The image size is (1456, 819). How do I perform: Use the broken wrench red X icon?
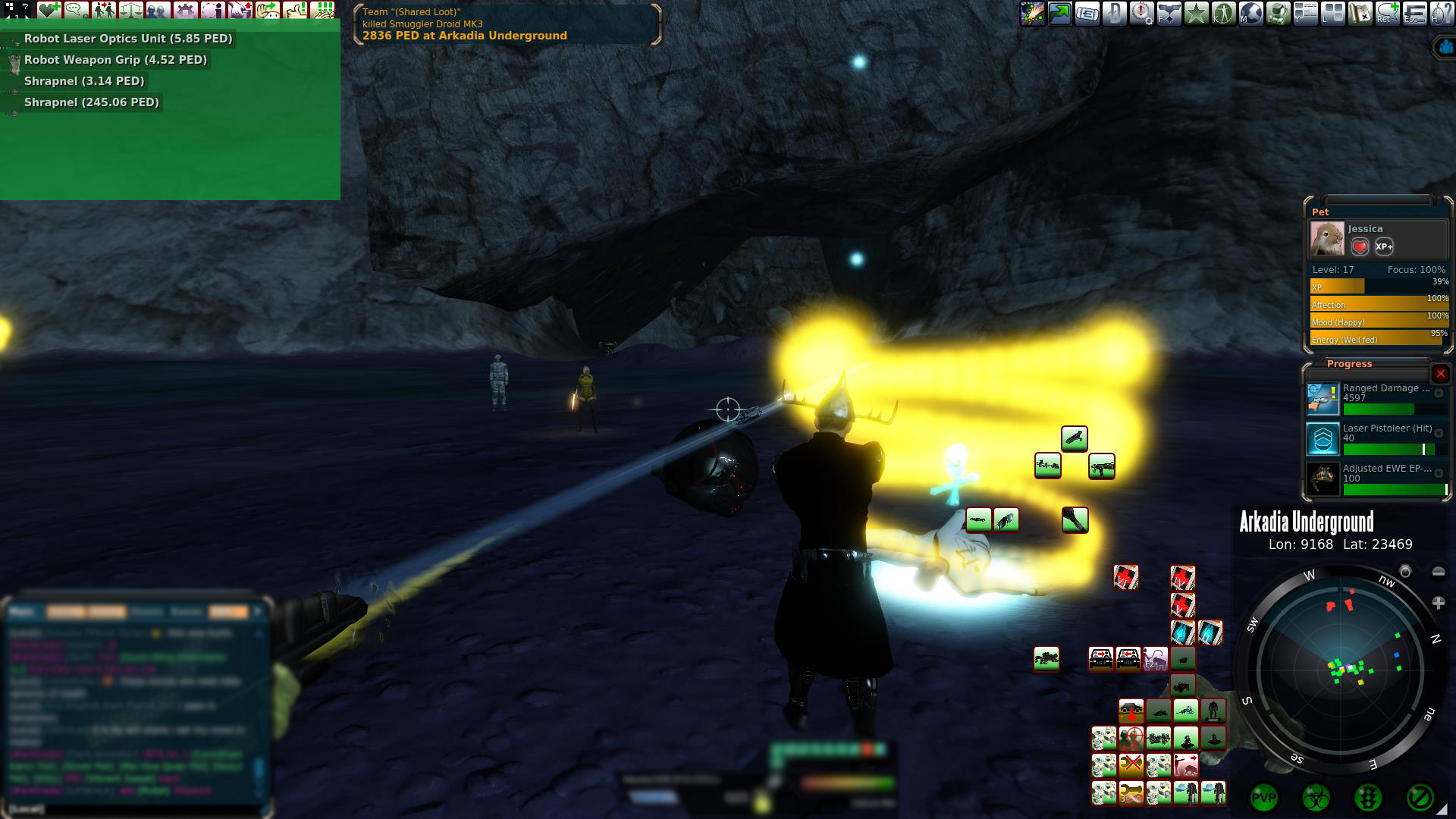click(1131, 764)
